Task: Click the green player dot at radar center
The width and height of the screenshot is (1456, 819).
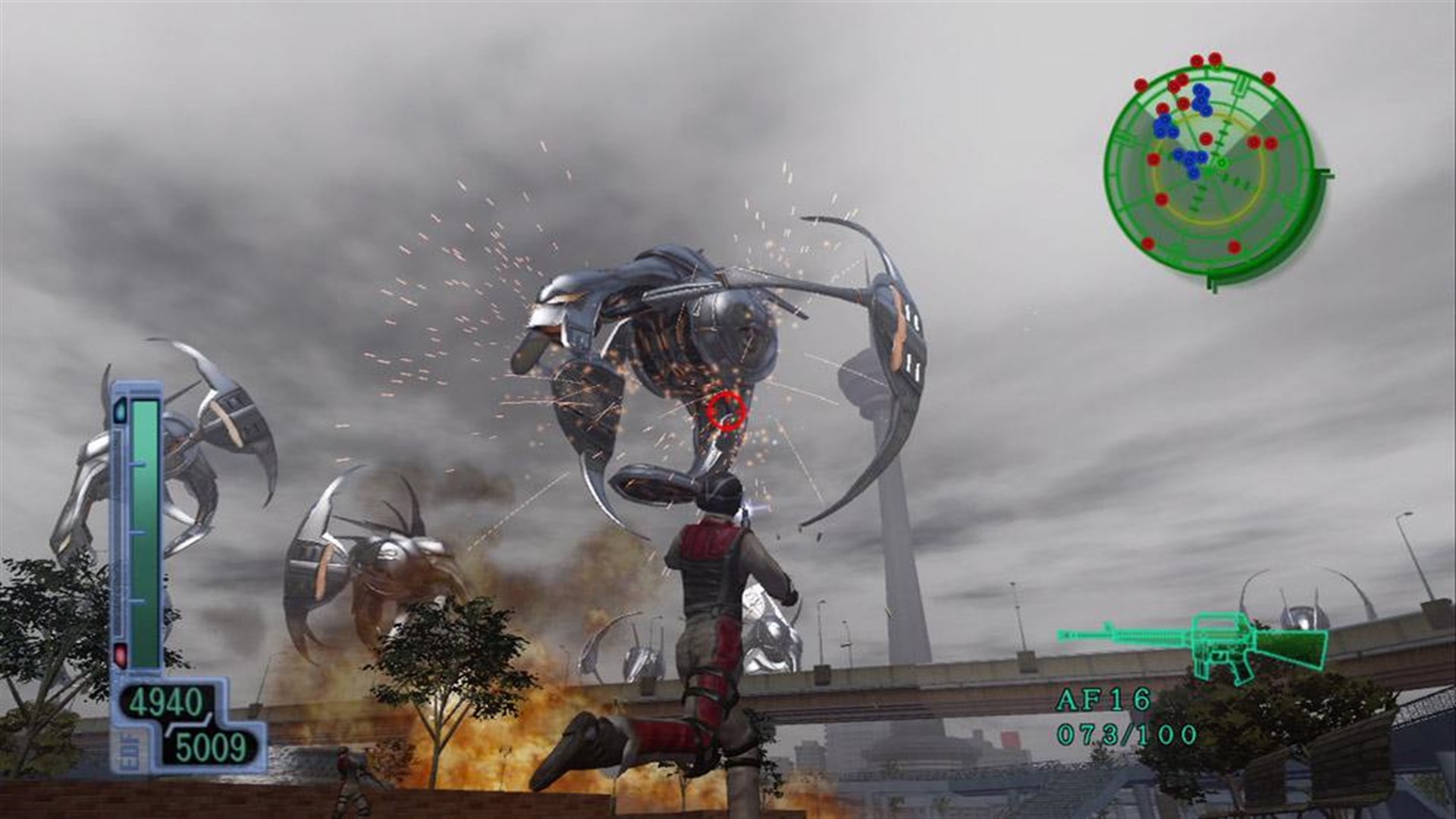Action: click(x=1222, y=164)
